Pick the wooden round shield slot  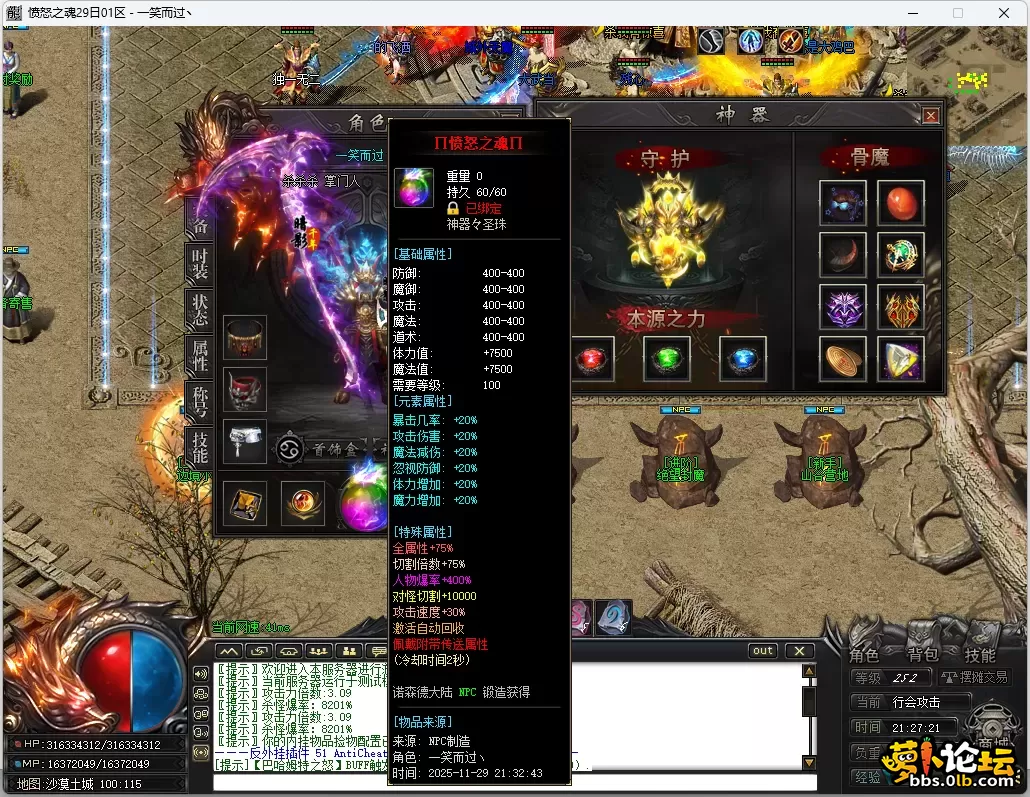842,359
